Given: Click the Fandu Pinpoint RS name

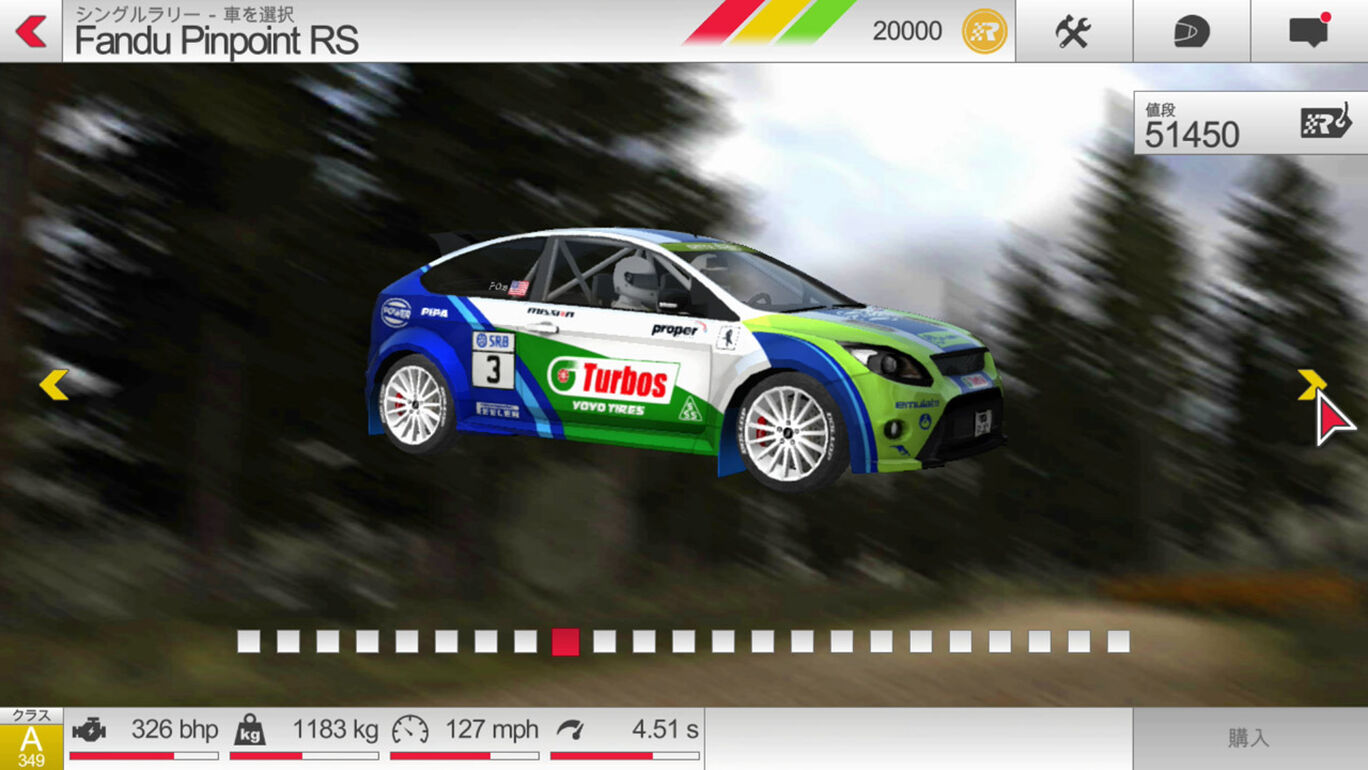Looking at the screenshot, I should coord(214,42).
